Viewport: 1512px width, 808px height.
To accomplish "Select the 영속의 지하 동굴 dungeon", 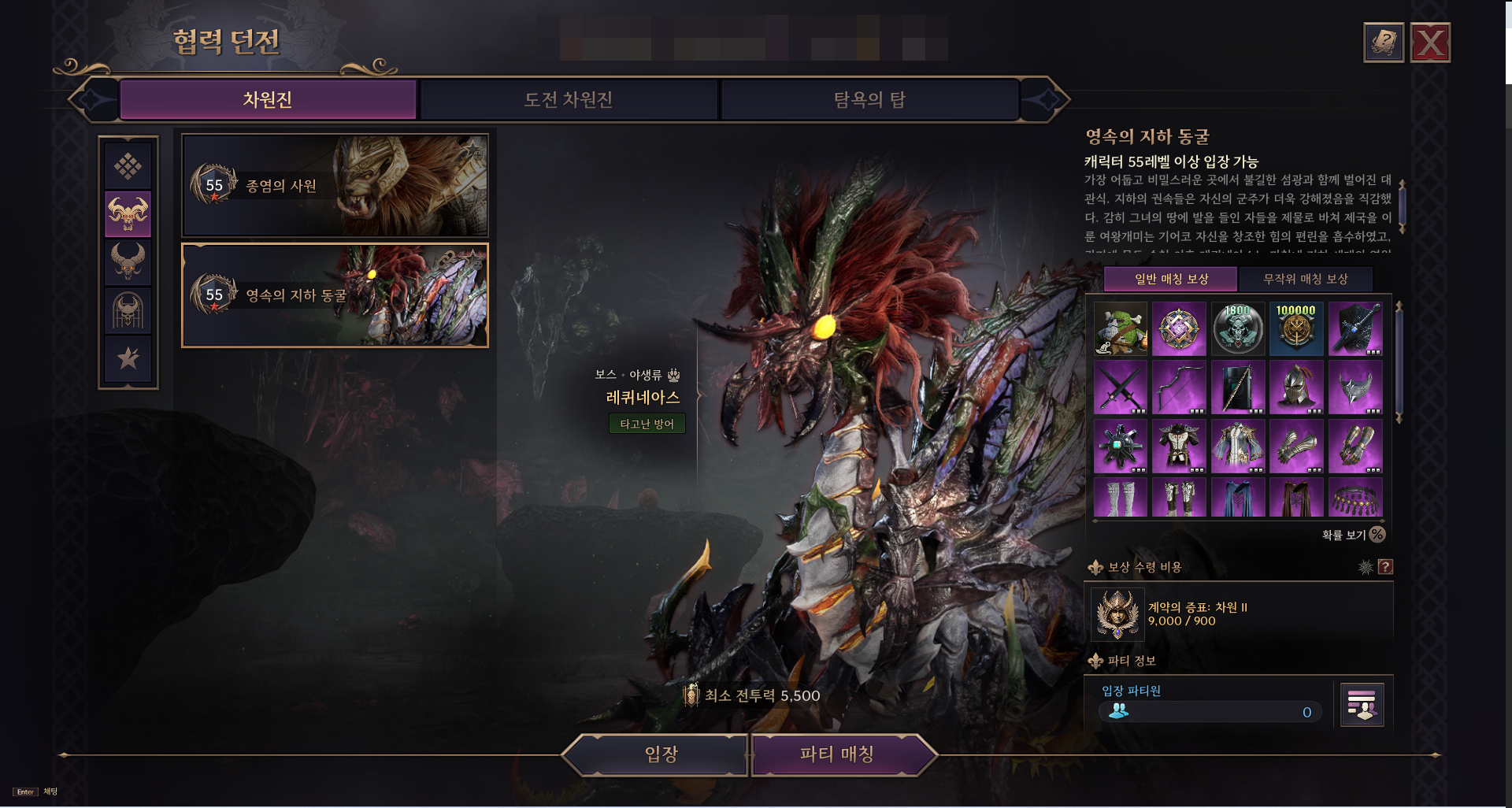I will coord(335,295).
